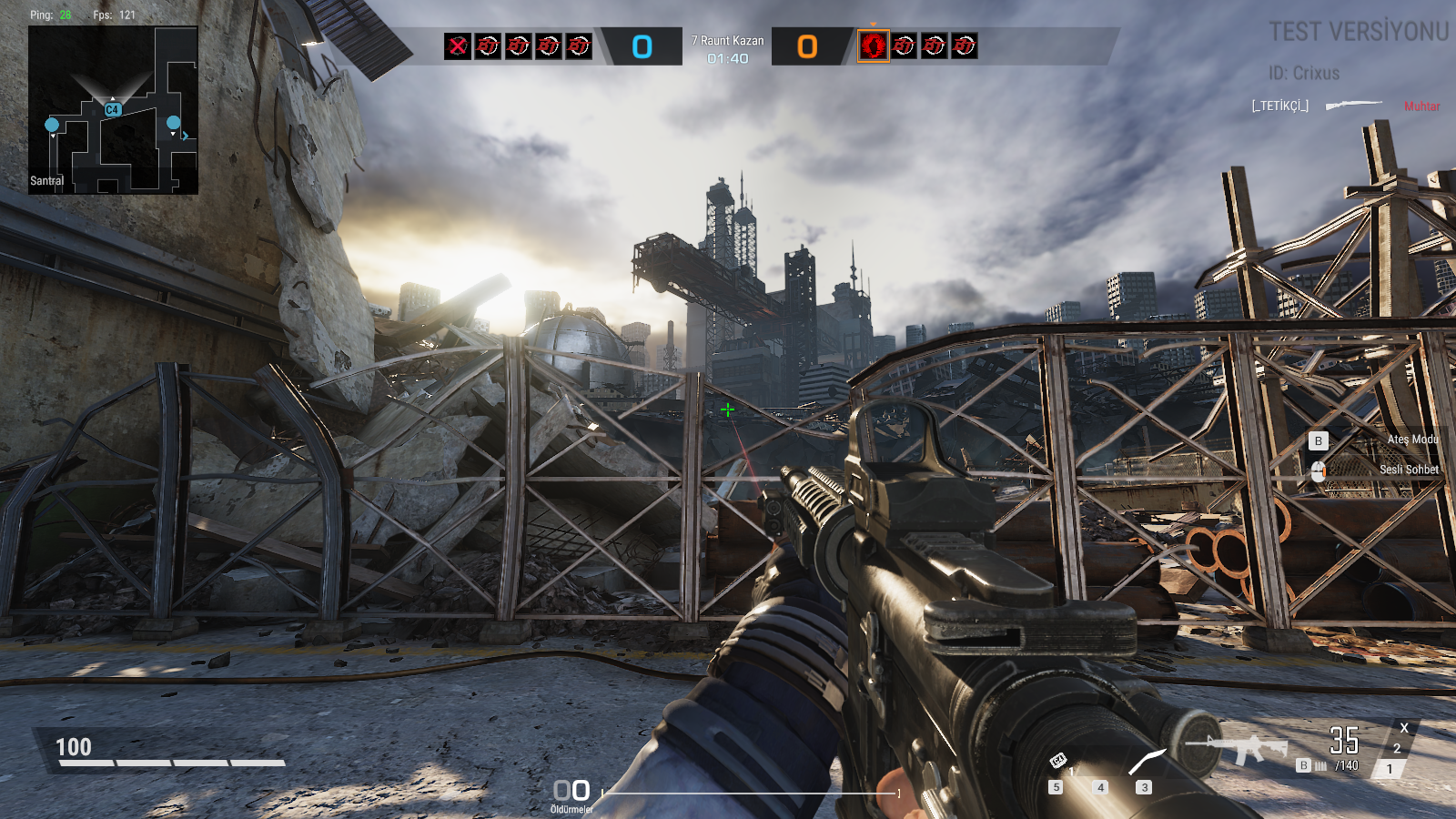Select the assault rifle weapon icon

click(x=1239, y=748)
